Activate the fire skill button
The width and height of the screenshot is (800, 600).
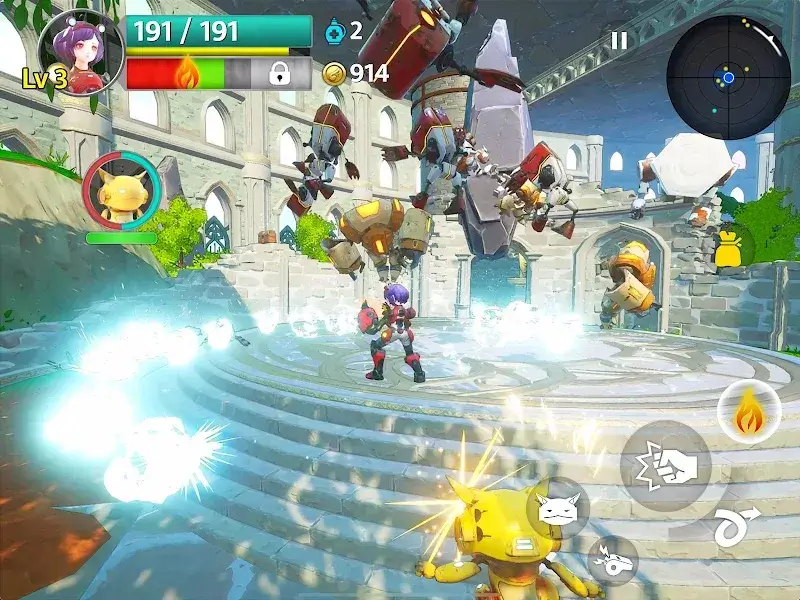[x=747, y=415]
